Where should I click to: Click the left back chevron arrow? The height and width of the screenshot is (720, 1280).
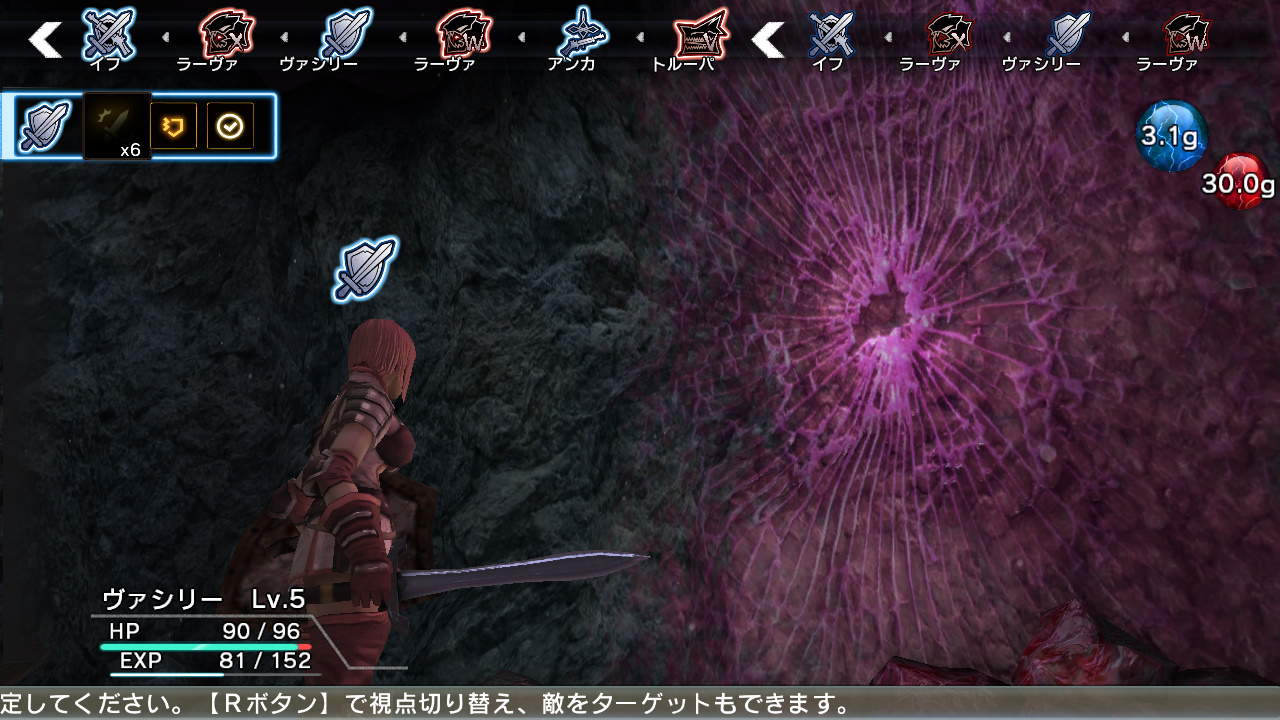click(x=45, y=40)
